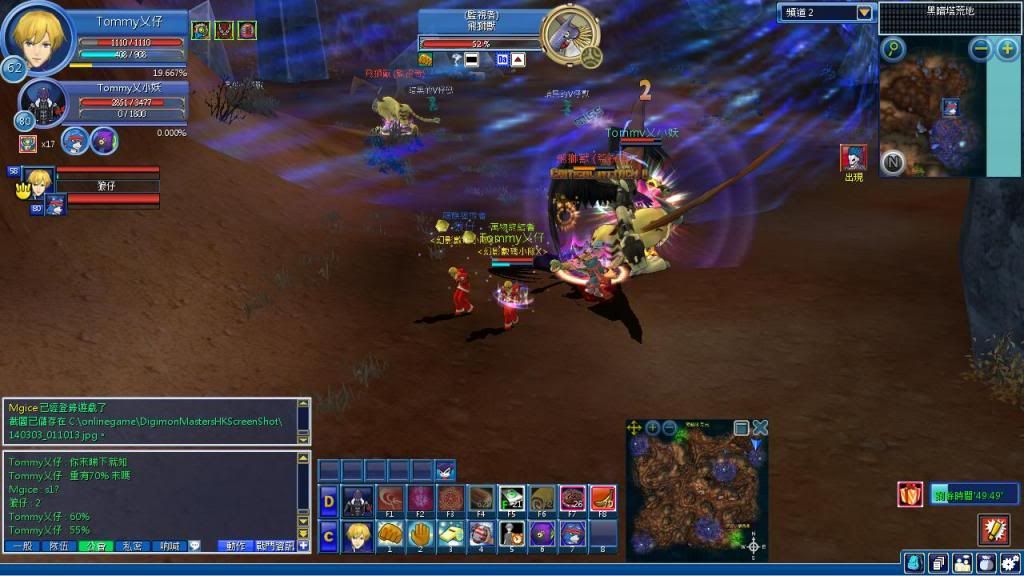Click the minimap magnifier search button
The width and height of the screenshot is (1024, 576).
tap(892, 49)
